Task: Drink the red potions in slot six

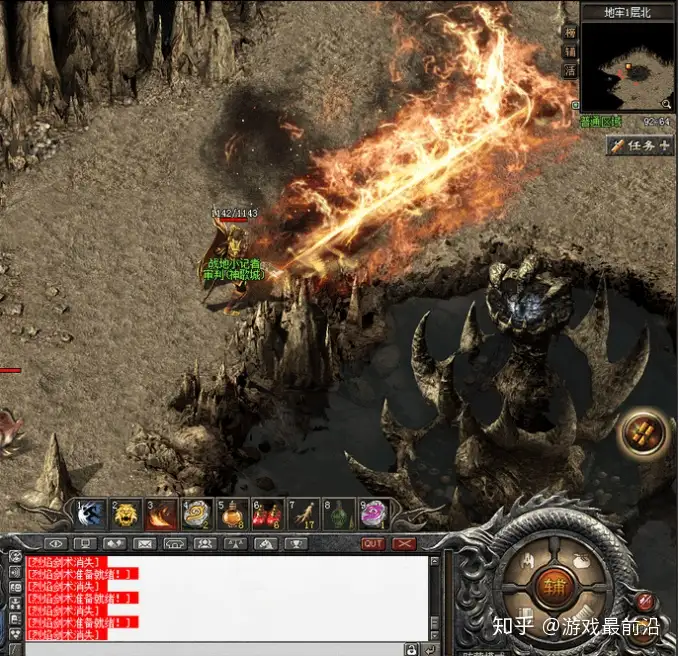Action: [267, 514]
